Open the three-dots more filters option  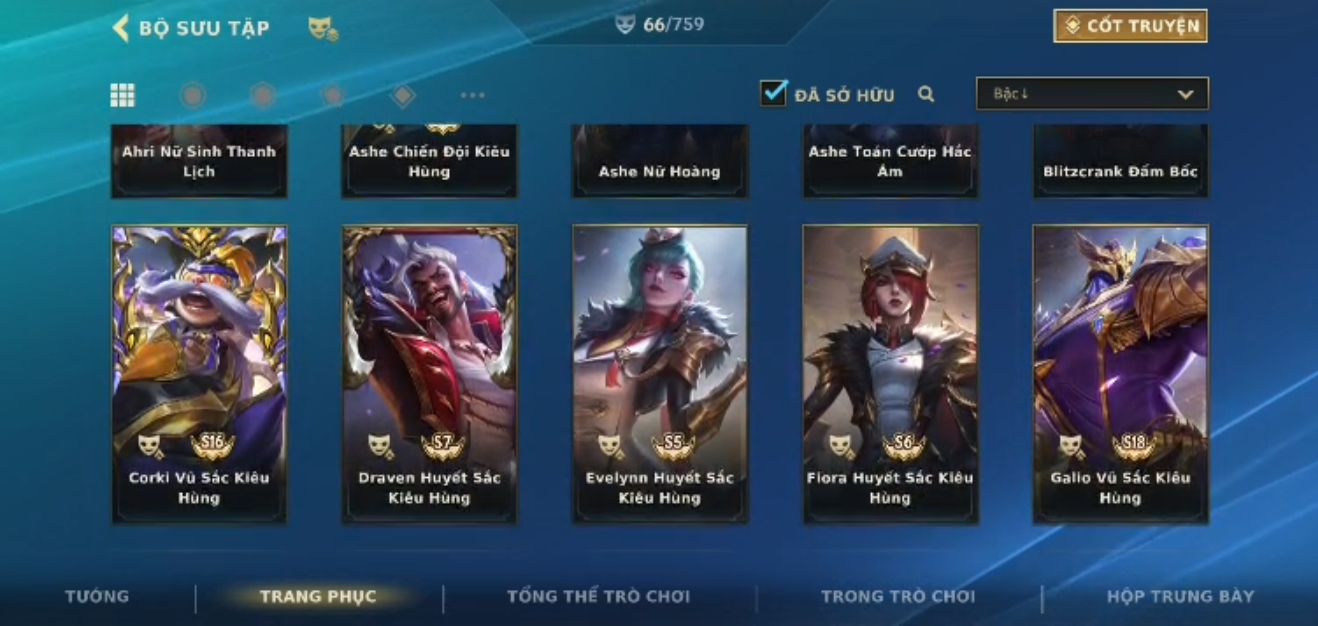(472, 95)
